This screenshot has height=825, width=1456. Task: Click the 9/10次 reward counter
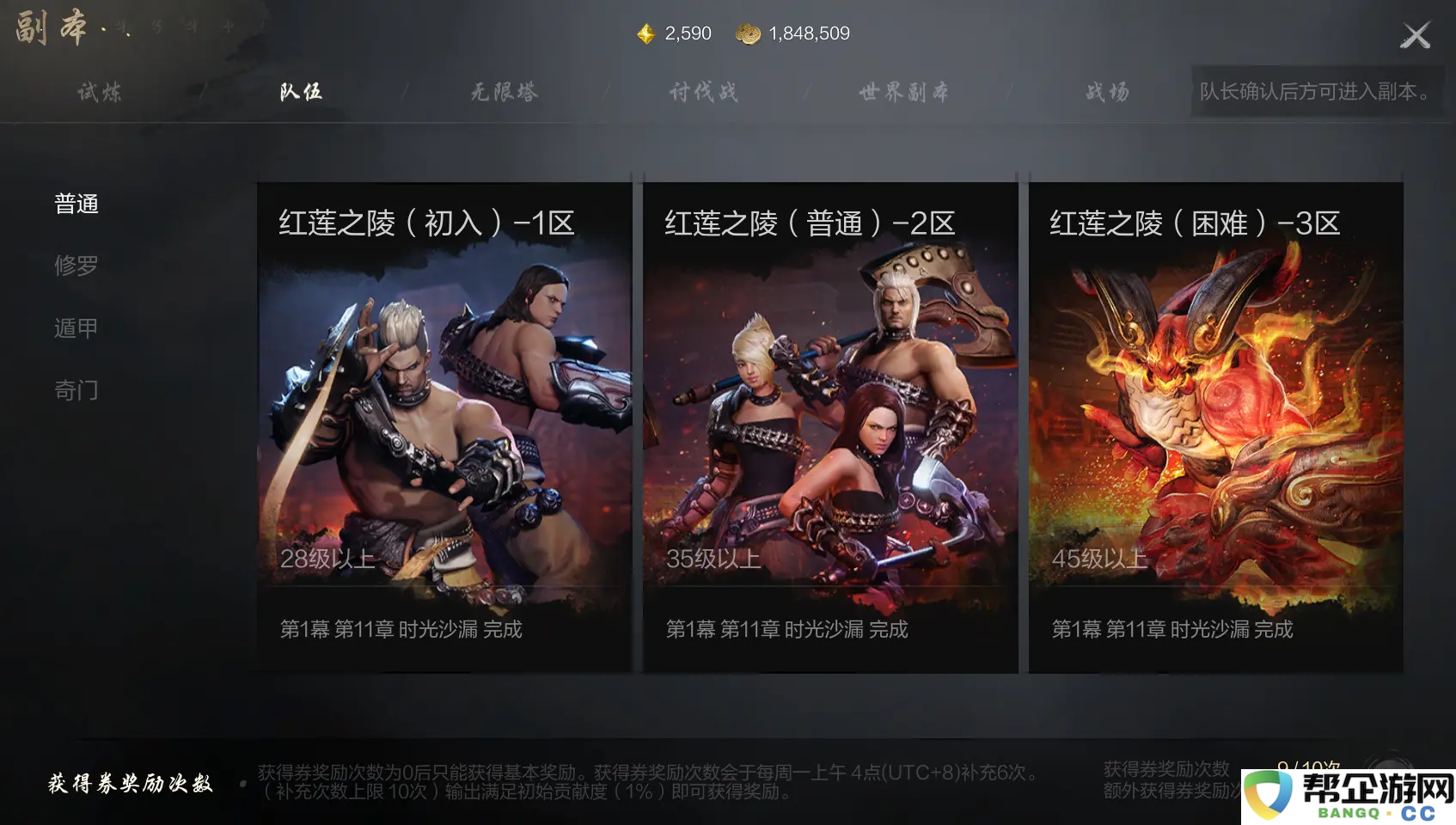(x=1308, y=763)
